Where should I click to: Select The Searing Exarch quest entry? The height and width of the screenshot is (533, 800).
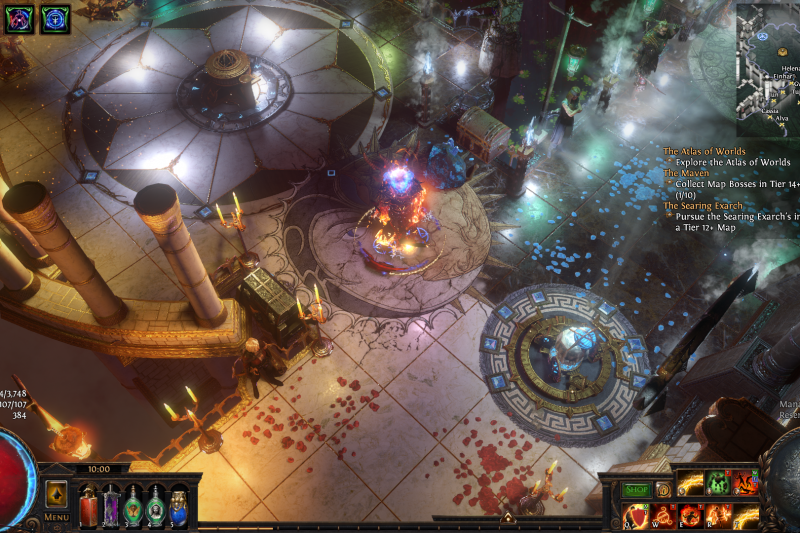coord(703,206)
